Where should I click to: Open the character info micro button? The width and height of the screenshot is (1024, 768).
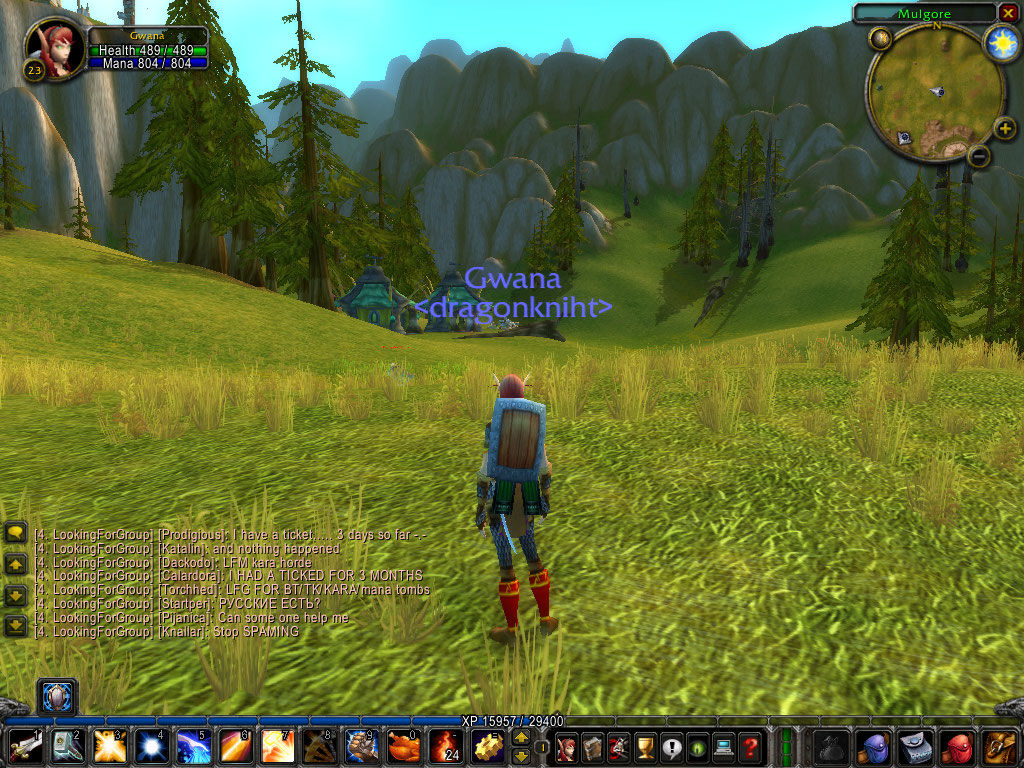(567, 746)
